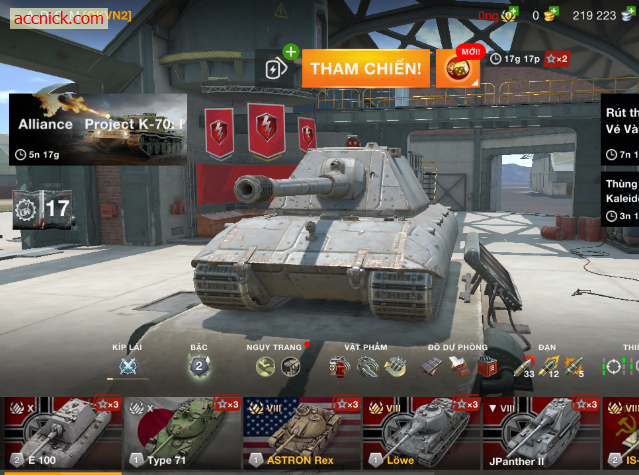Select the Type 71 tank card
This screenshot has height=475, width=639.
pyautogui.click(x=181, y=434)
